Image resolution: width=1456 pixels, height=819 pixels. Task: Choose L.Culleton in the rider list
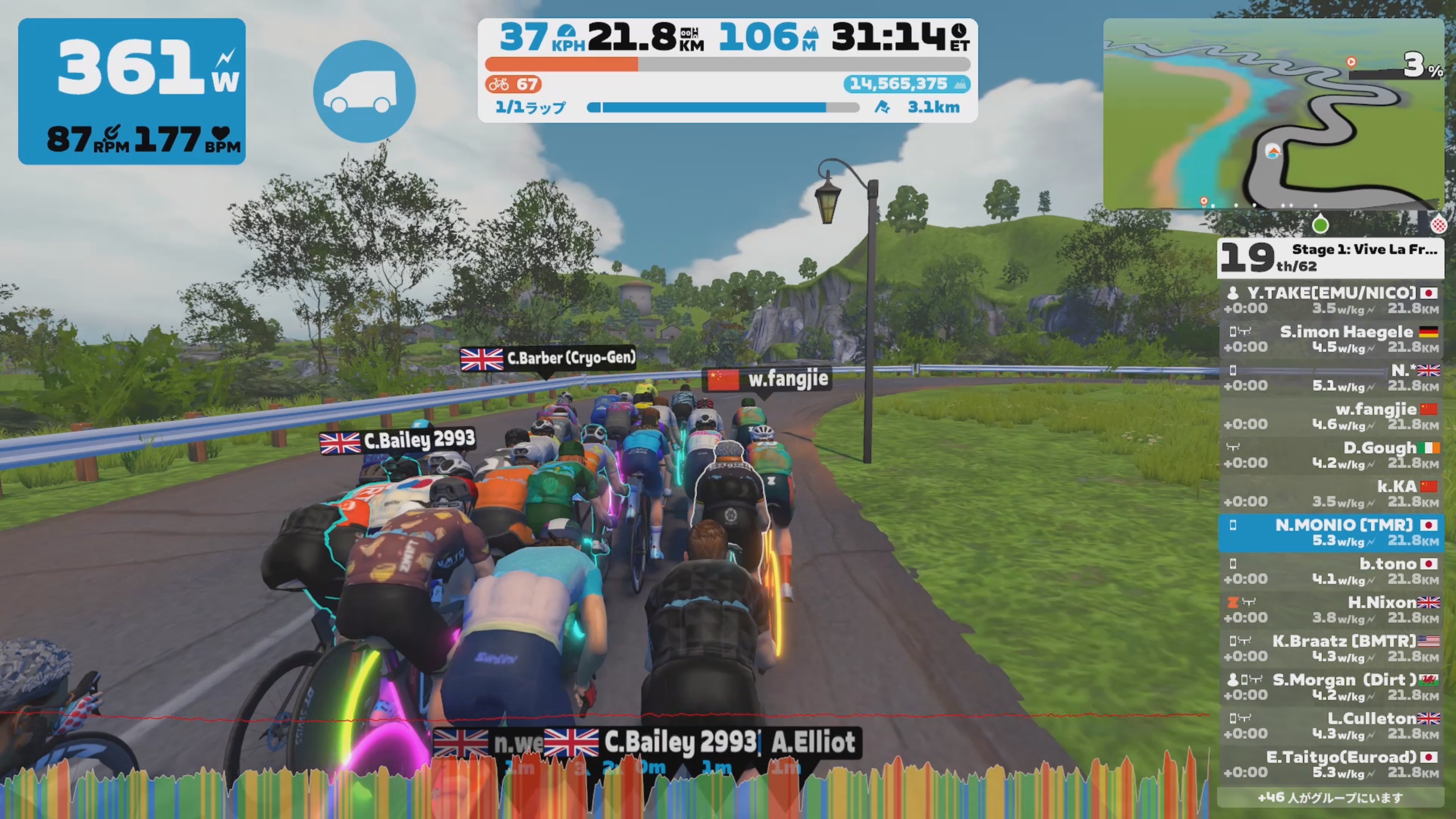point(1330,726)
